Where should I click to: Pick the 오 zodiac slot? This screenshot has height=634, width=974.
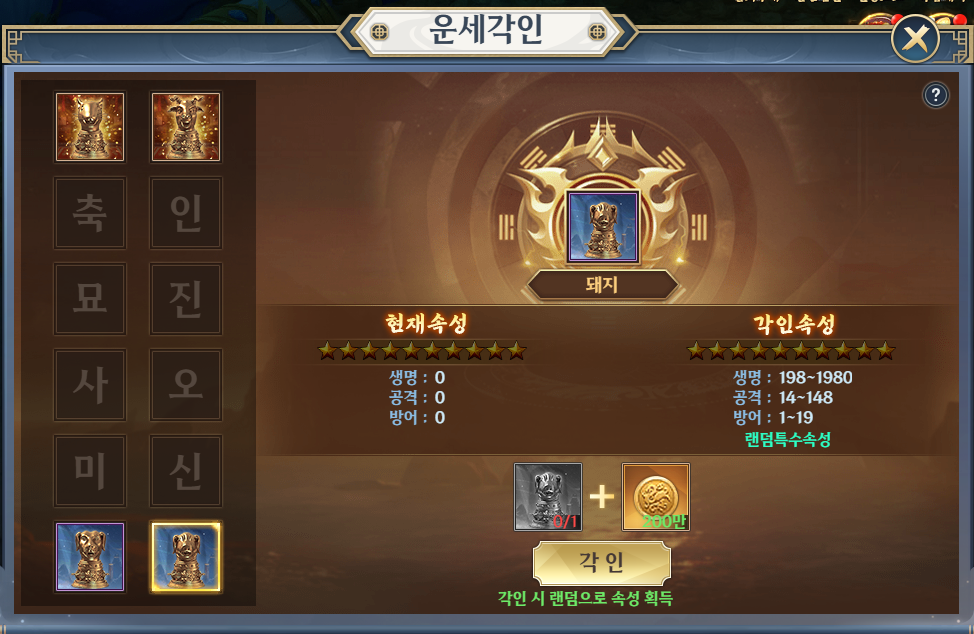pos(185,385)
